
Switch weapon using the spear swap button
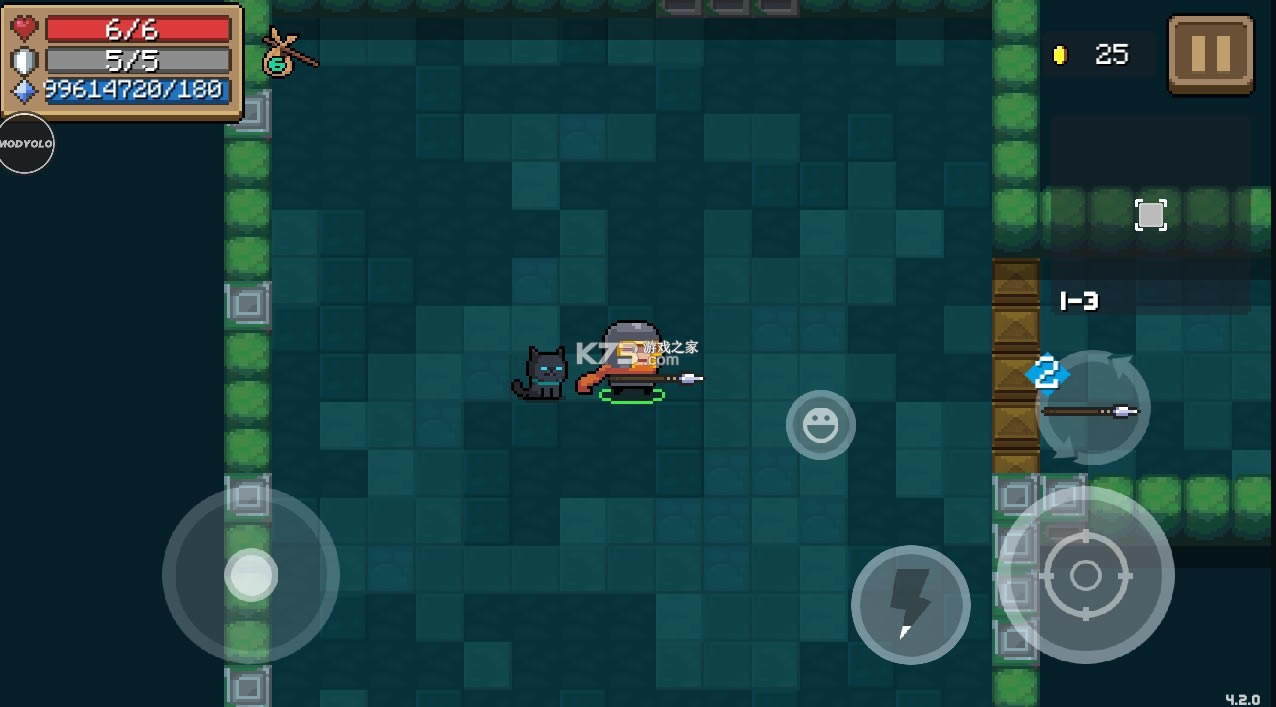pyautogui.click(x=1092, y=407)
